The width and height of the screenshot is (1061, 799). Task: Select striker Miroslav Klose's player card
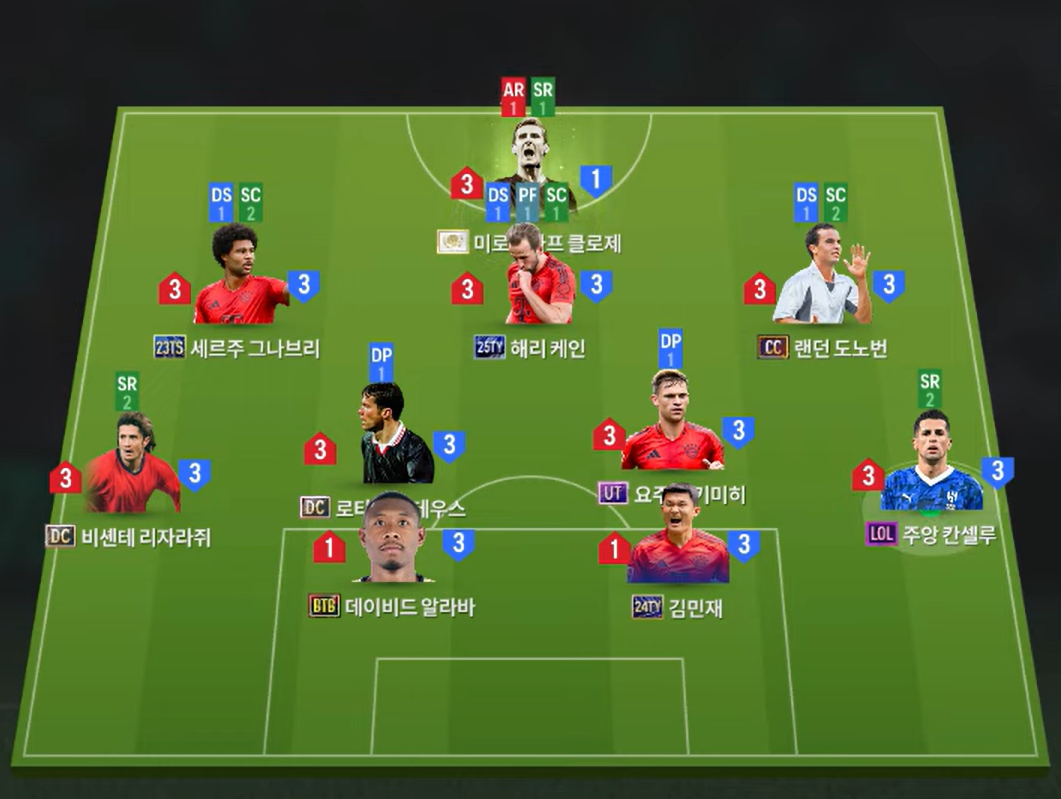click(530, 160)
